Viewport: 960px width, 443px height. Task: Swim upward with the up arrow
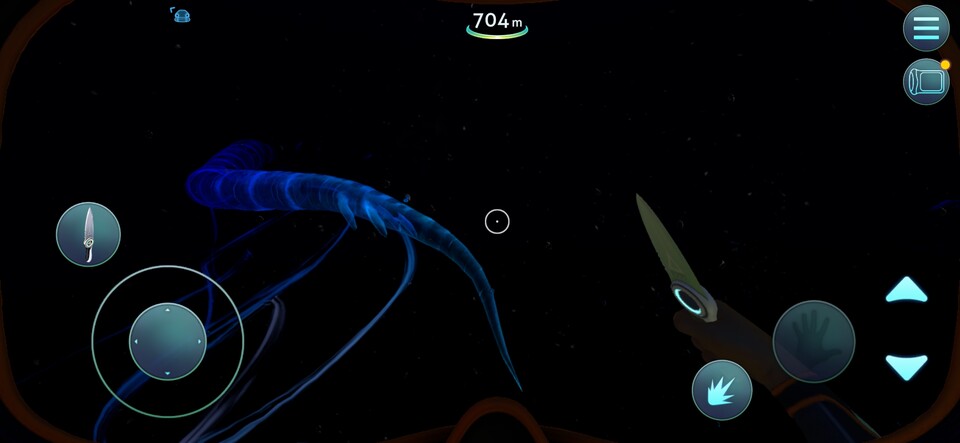pos(906,292)
